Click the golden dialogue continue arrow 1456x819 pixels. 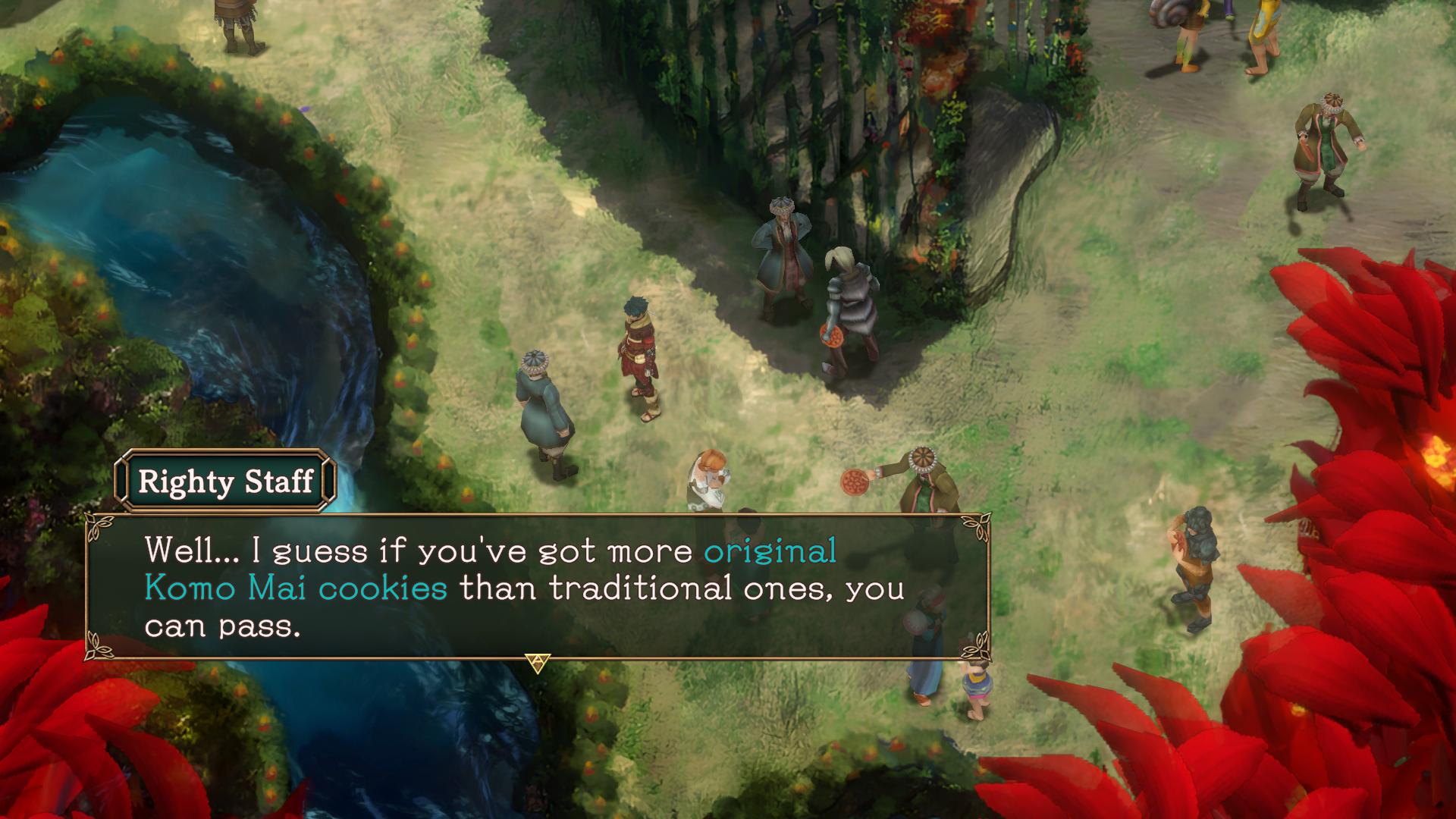[538, 664]
